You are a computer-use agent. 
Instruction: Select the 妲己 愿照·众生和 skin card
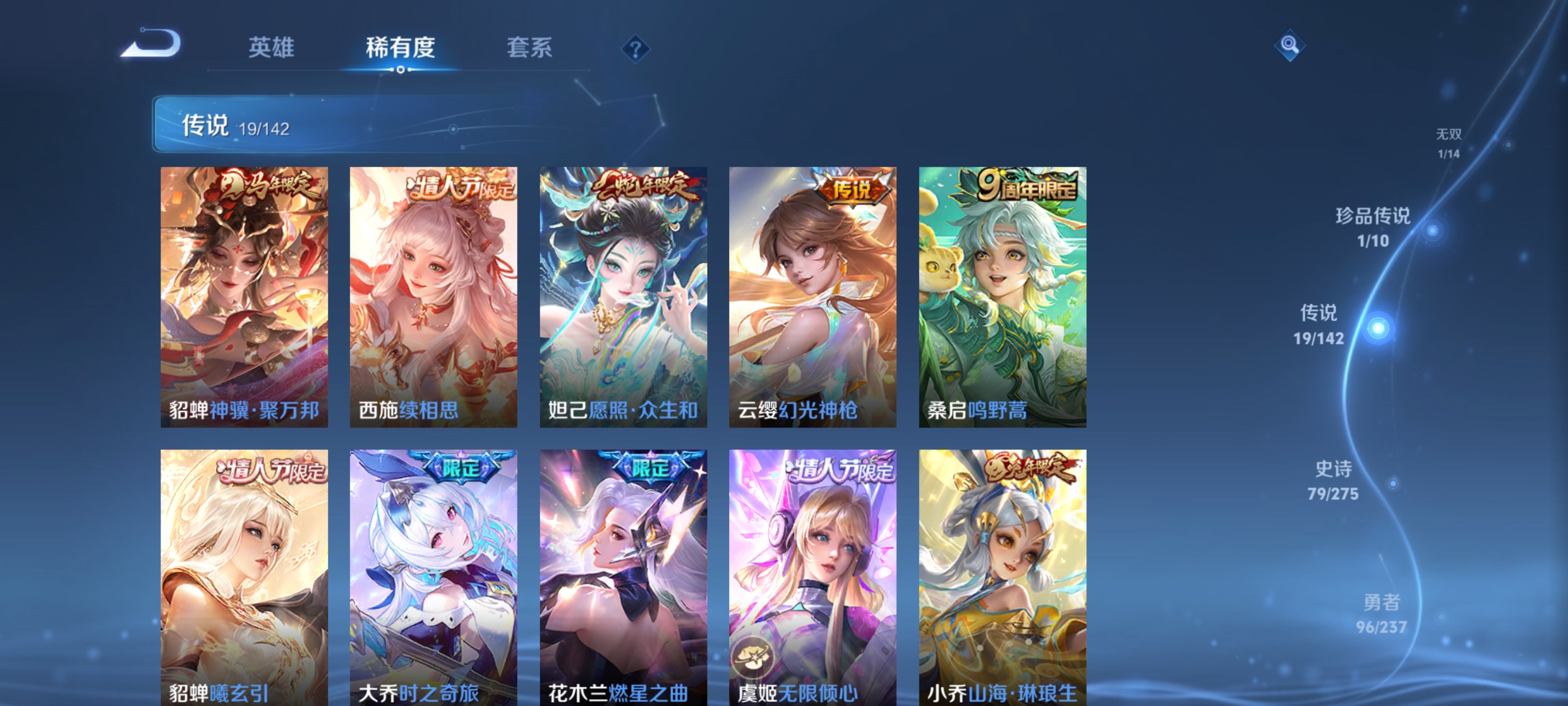[623, 299]
